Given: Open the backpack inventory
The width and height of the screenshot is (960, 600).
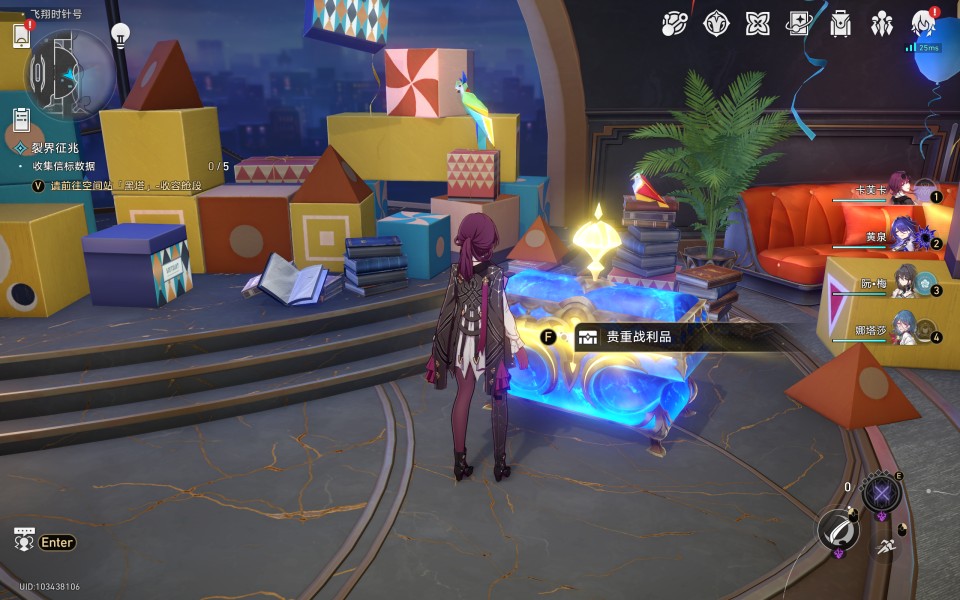Looking at the screenshot, I should point(840,23).
